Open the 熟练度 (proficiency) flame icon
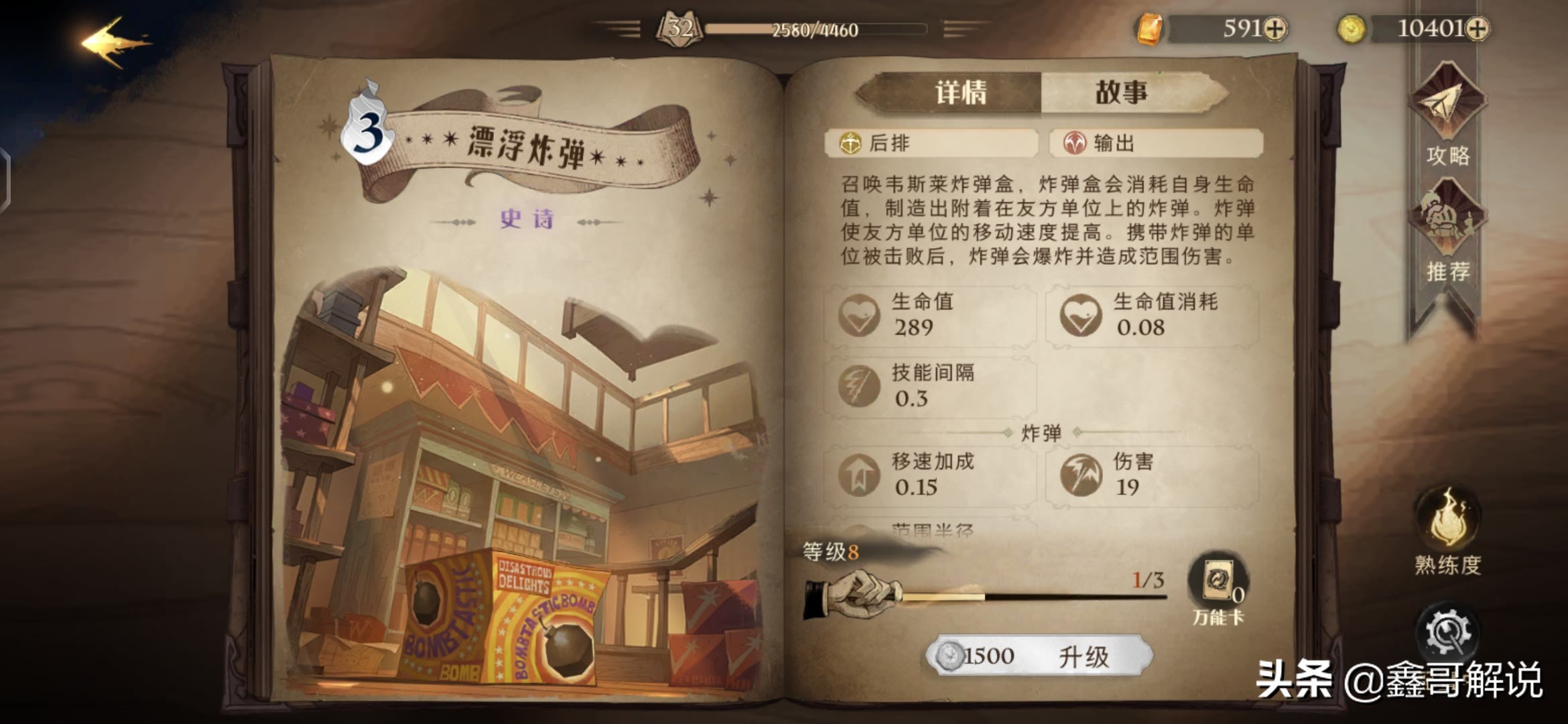Viewport: 1568px width, 724px height. (x=1447, y=530)
